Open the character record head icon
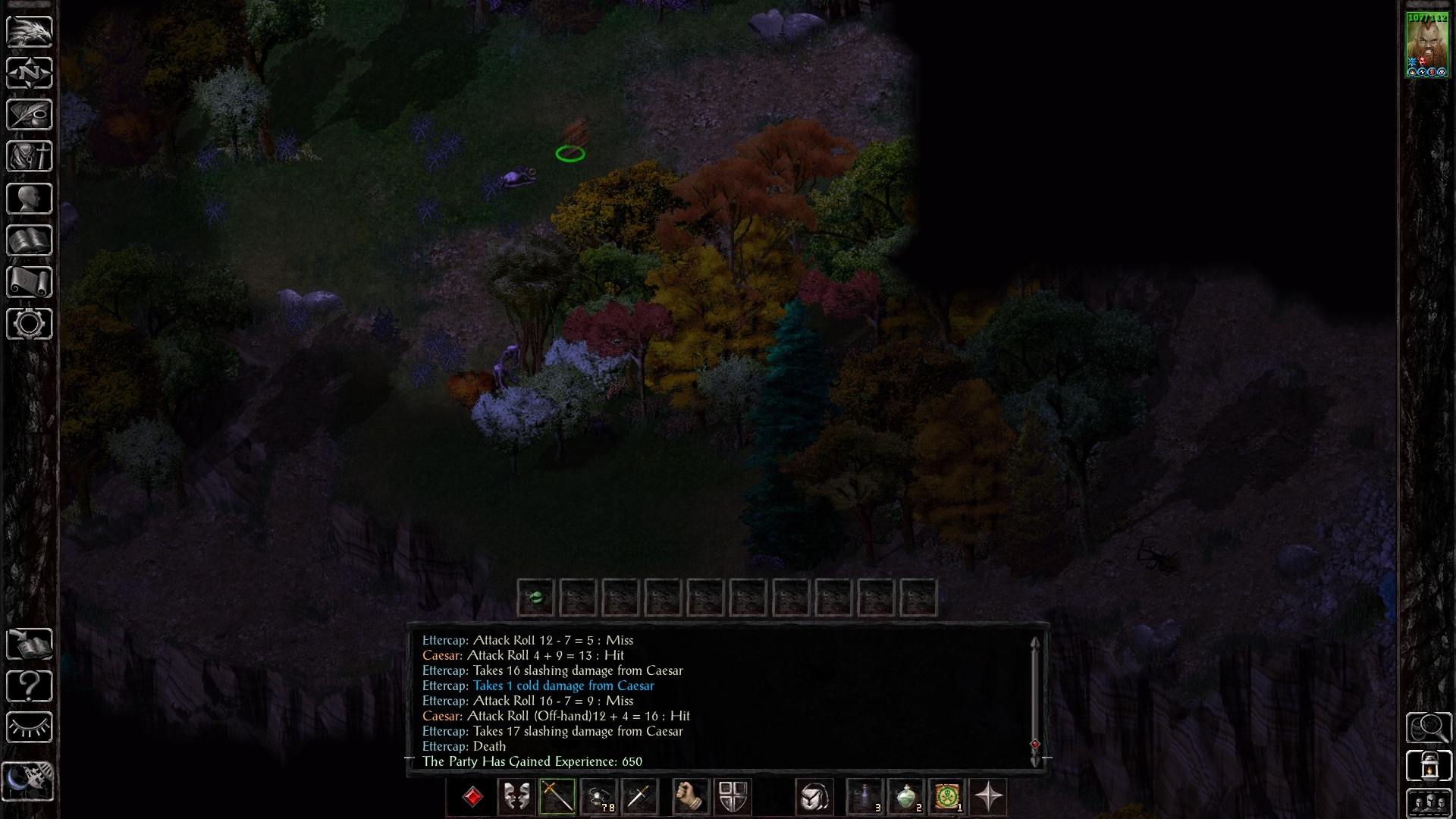This screenshot has height=819, width=1456. pos(30,199)
